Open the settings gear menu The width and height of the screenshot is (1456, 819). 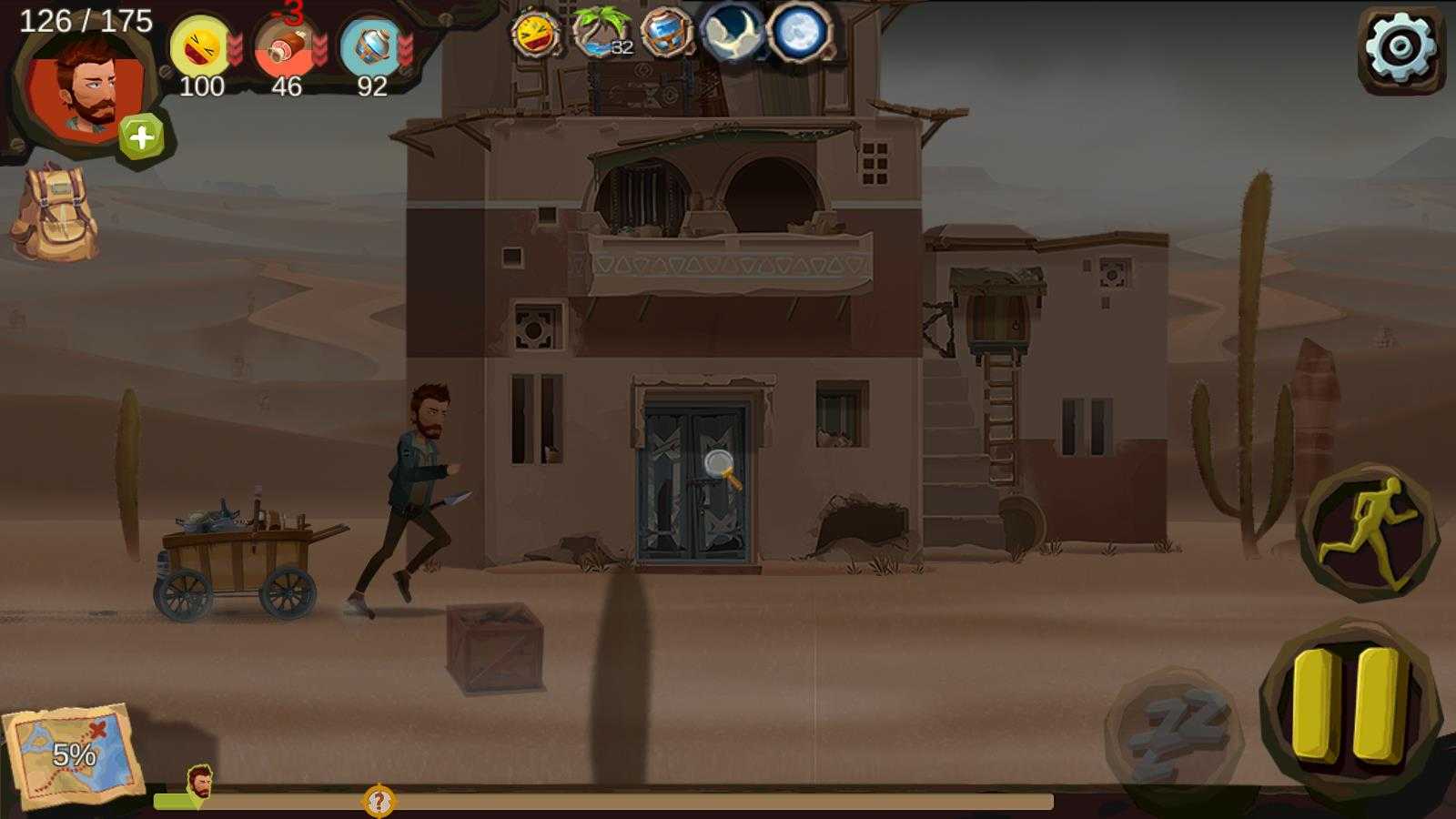(1401, 47)
